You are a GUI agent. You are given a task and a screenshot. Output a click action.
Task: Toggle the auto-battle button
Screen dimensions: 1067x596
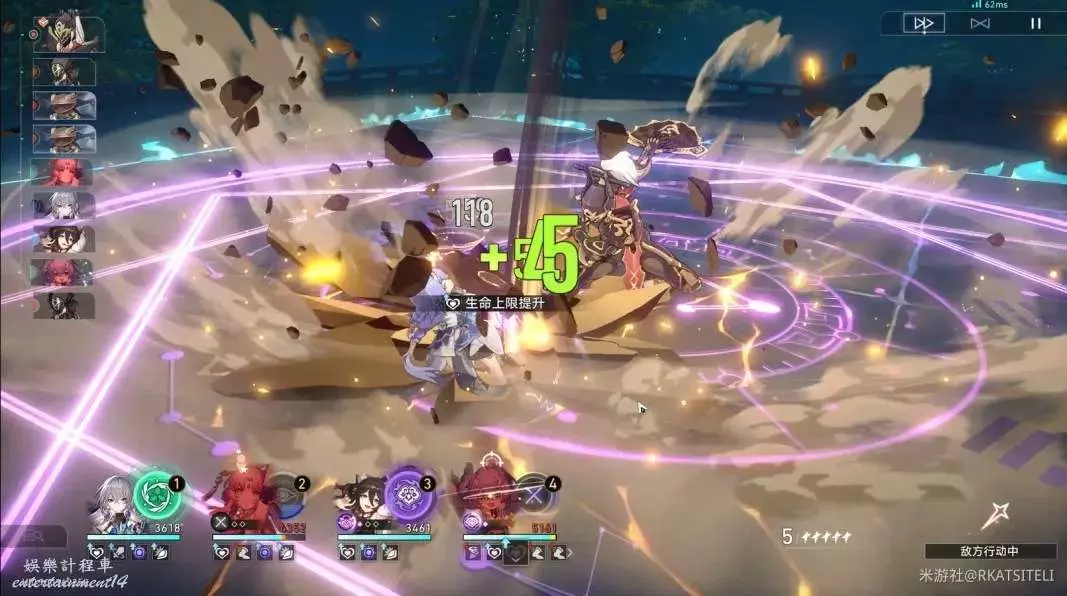click(x=981, y=23)
